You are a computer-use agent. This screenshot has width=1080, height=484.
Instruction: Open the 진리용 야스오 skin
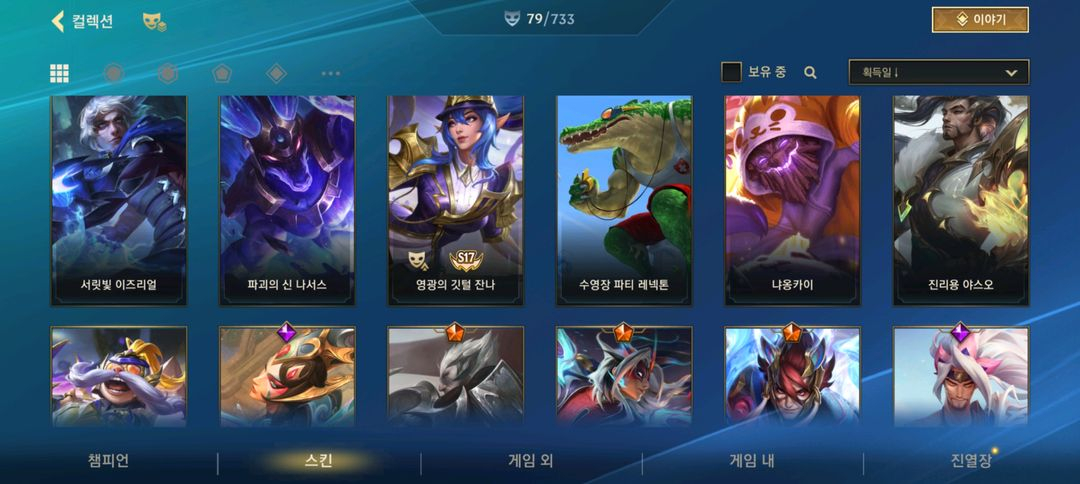[x=960, y=200]
